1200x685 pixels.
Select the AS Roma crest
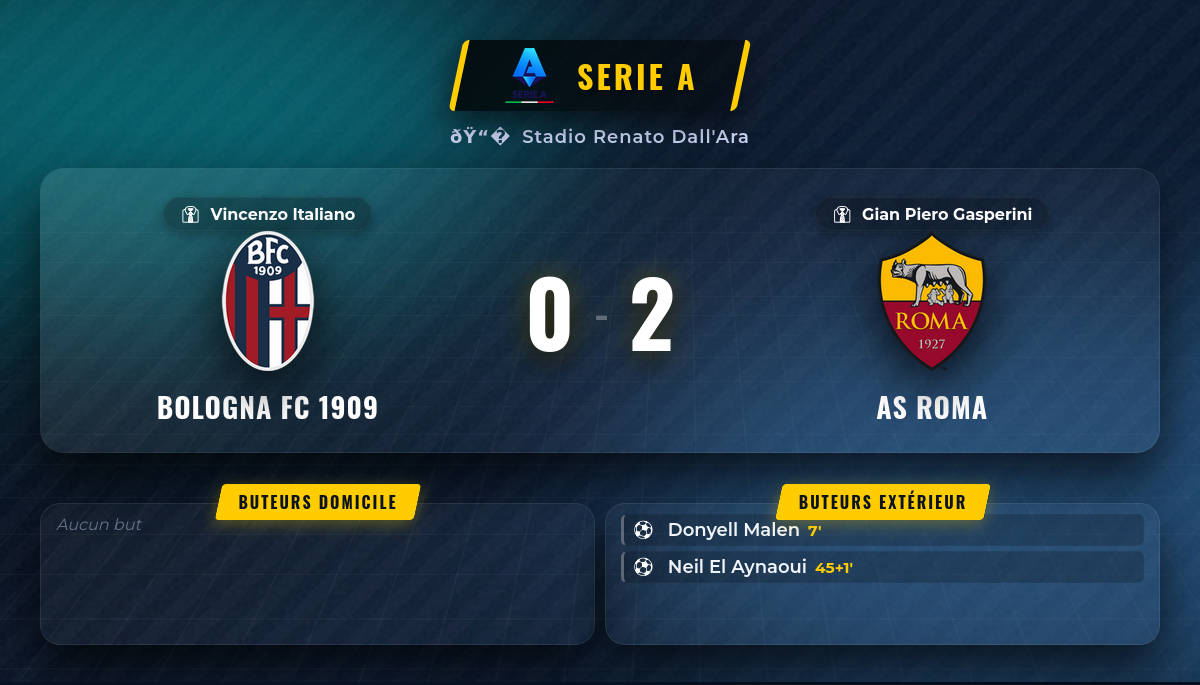[932, 301]
